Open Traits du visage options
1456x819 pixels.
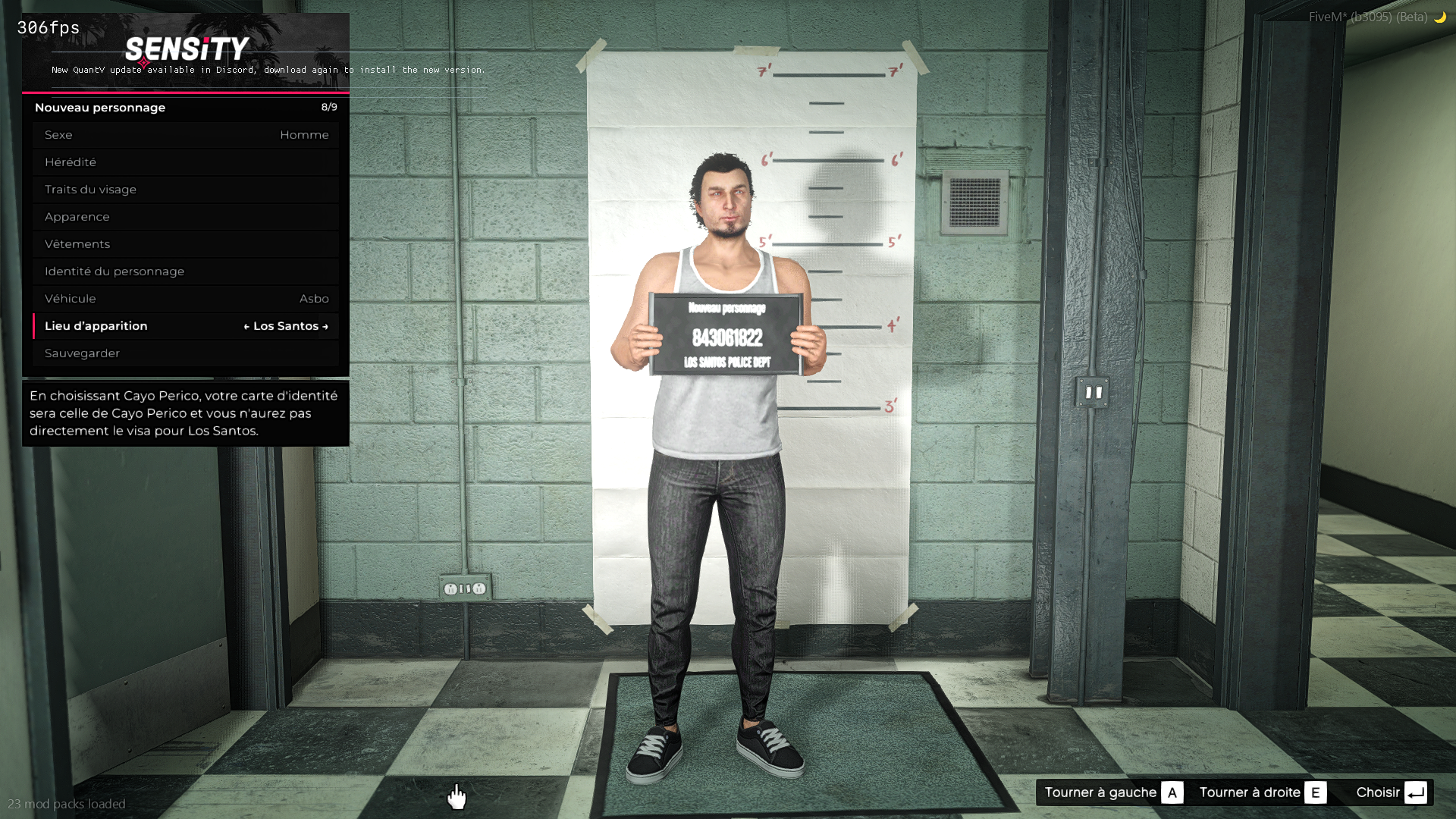click(x=186, y=190)
